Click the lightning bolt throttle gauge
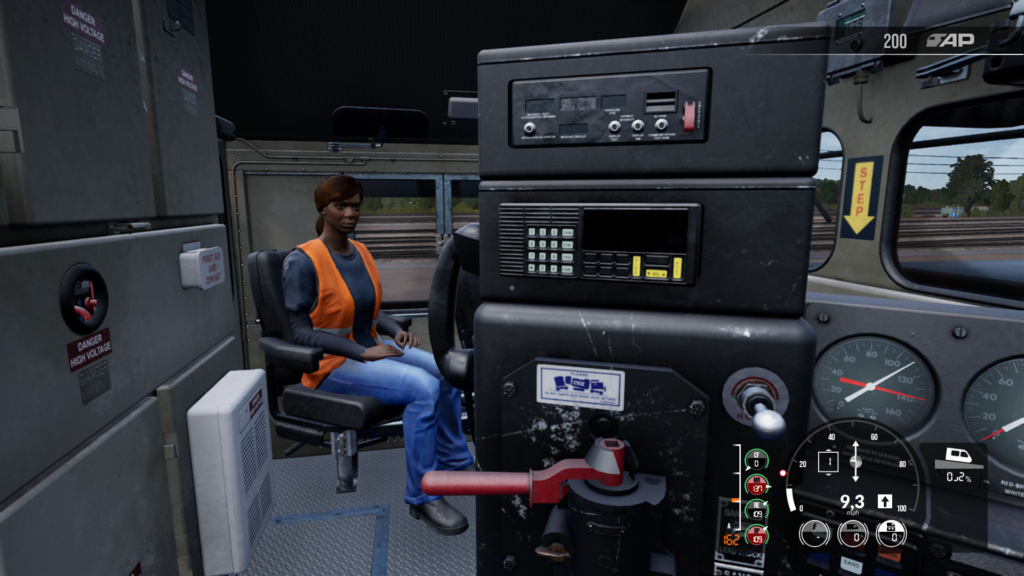 (x=813, y=533)
